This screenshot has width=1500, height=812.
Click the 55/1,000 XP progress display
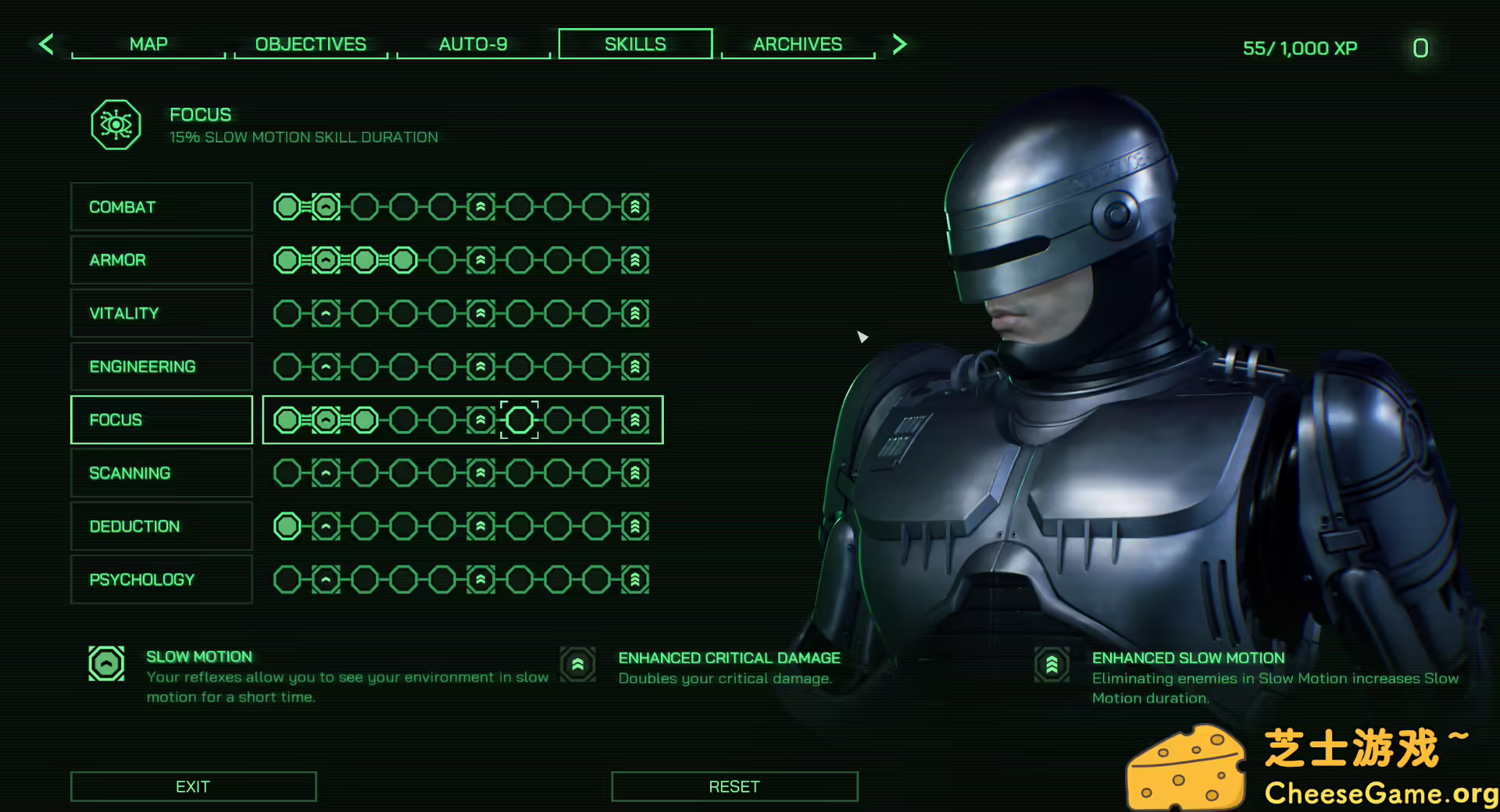[1299, 48]
